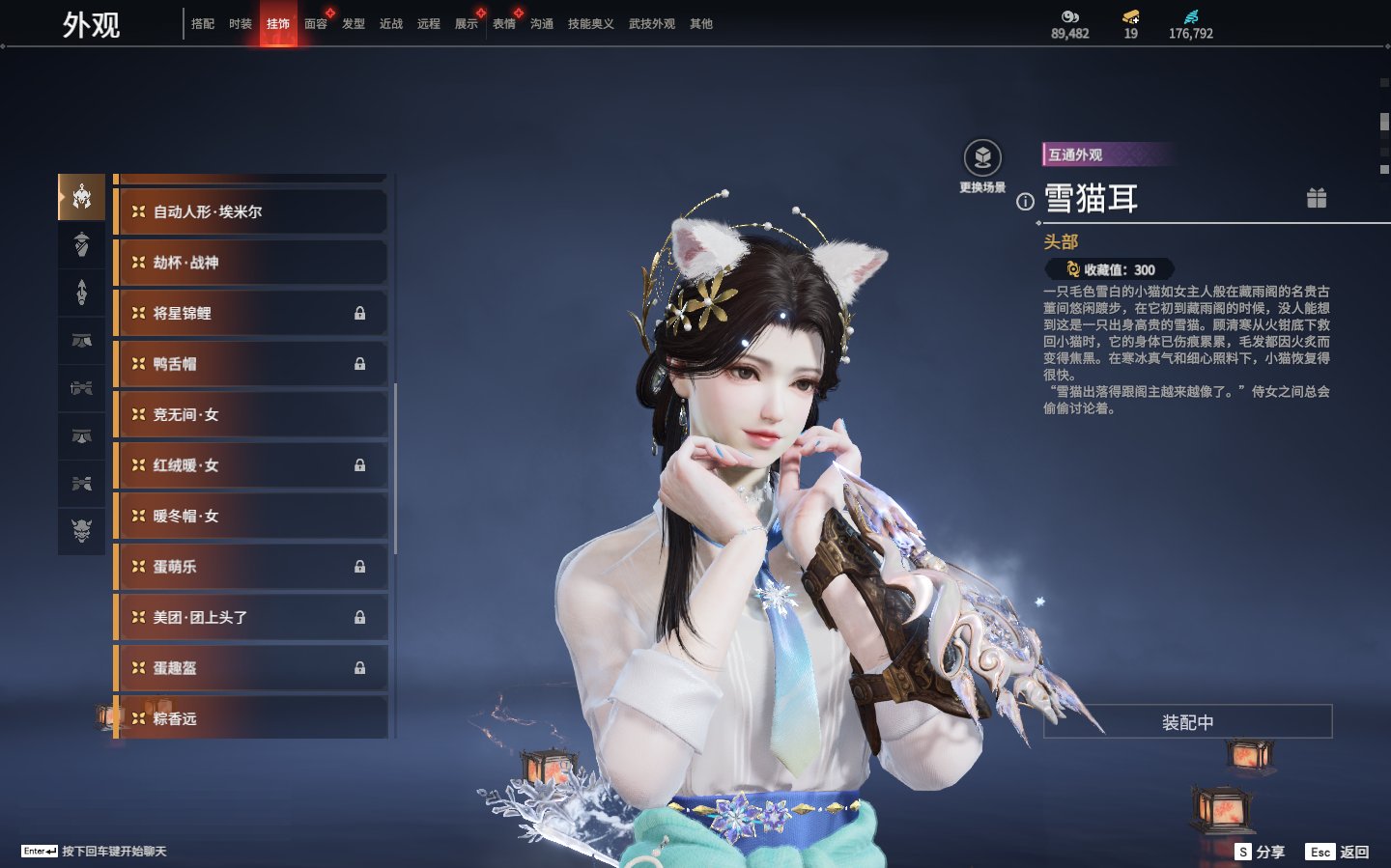Open the 技能奥义 tab
The image size is (1391, 868).
pos(590,24)
